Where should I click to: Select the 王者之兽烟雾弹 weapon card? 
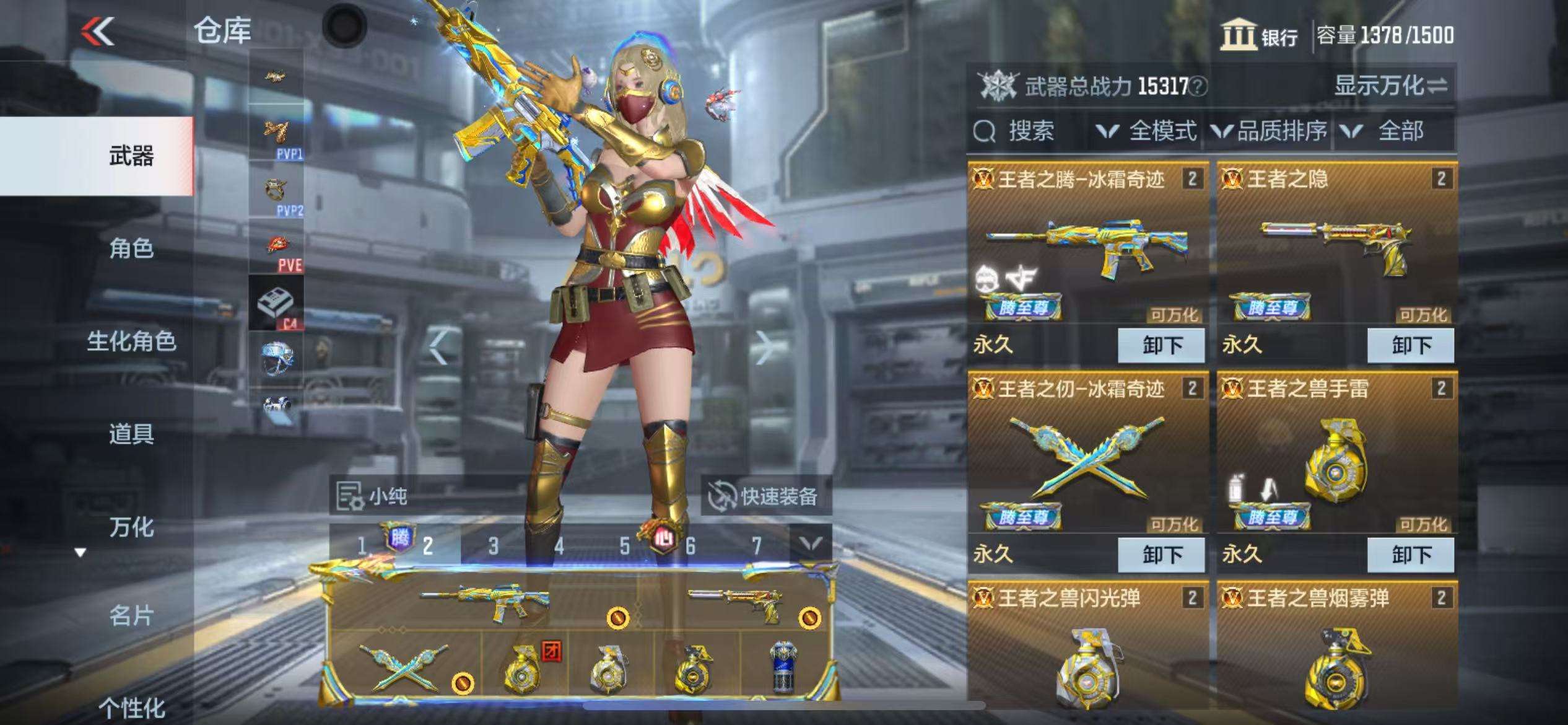click(1336, 651)
